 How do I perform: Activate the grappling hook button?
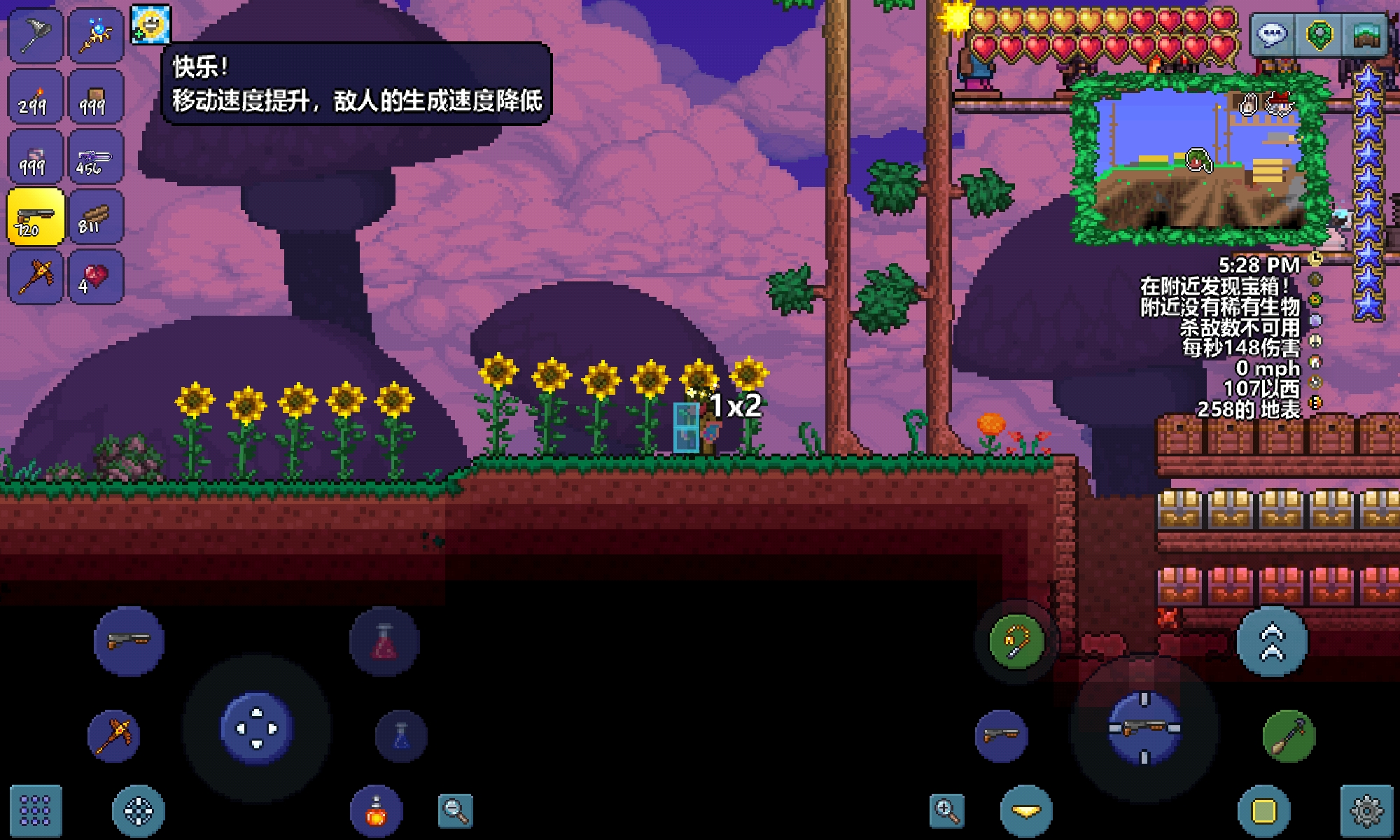click(x=1016, y=640)
